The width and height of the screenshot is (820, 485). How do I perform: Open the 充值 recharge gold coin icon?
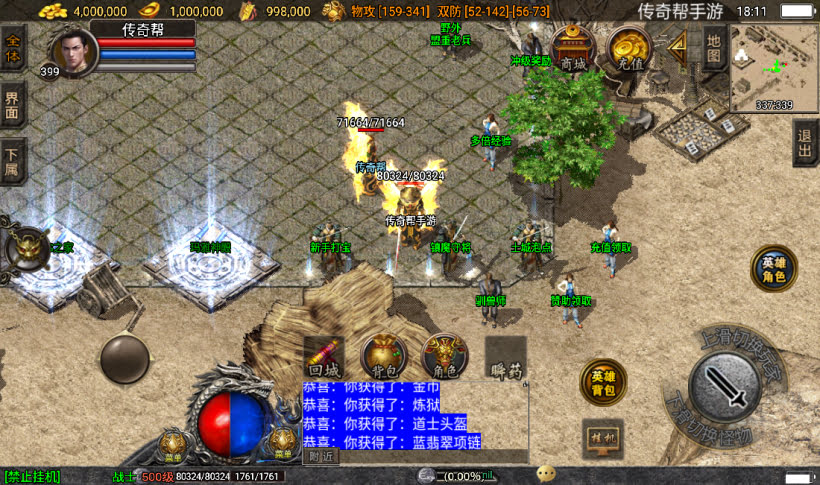630,47
